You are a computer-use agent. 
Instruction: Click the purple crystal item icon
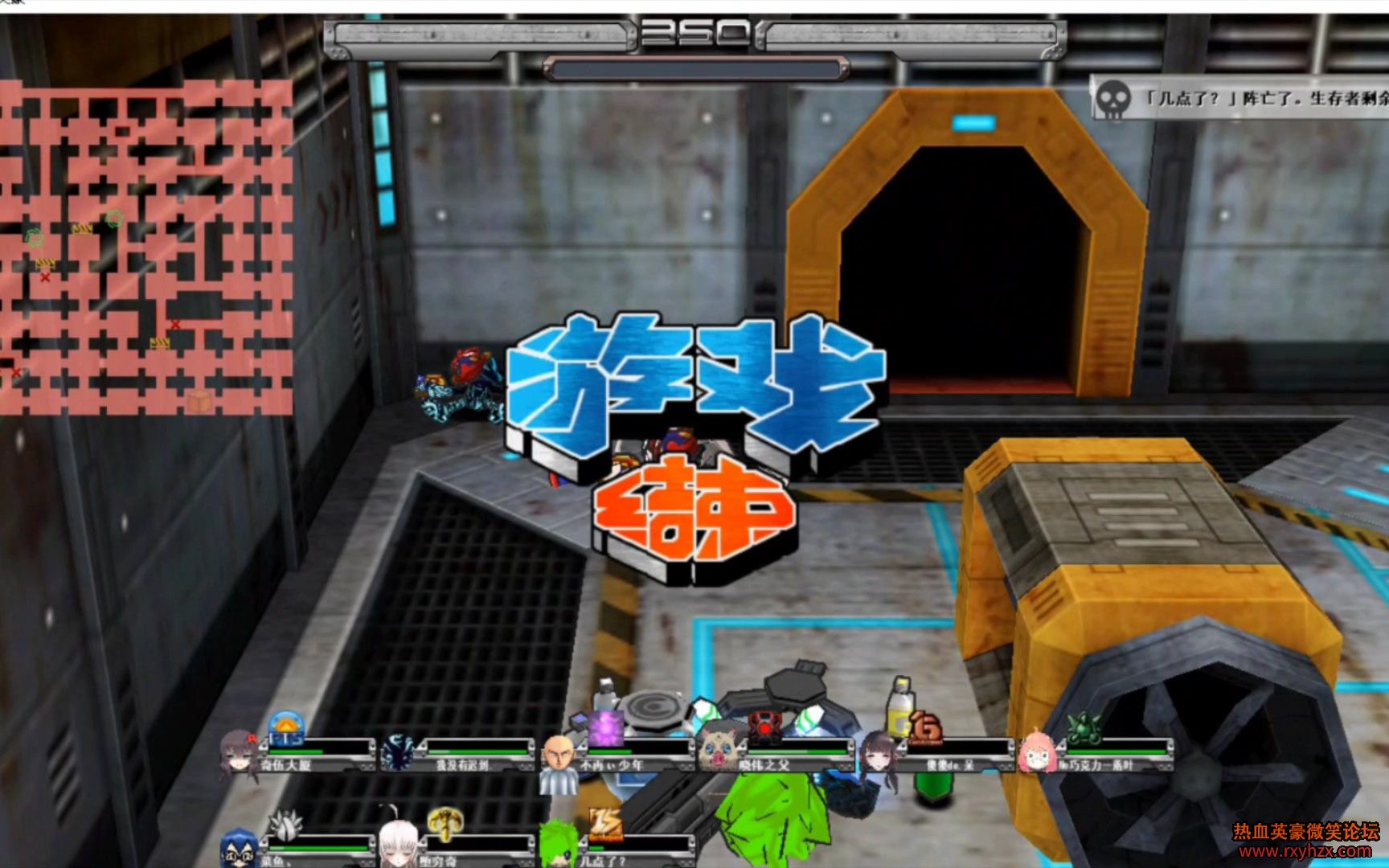[x=605, y=727]
